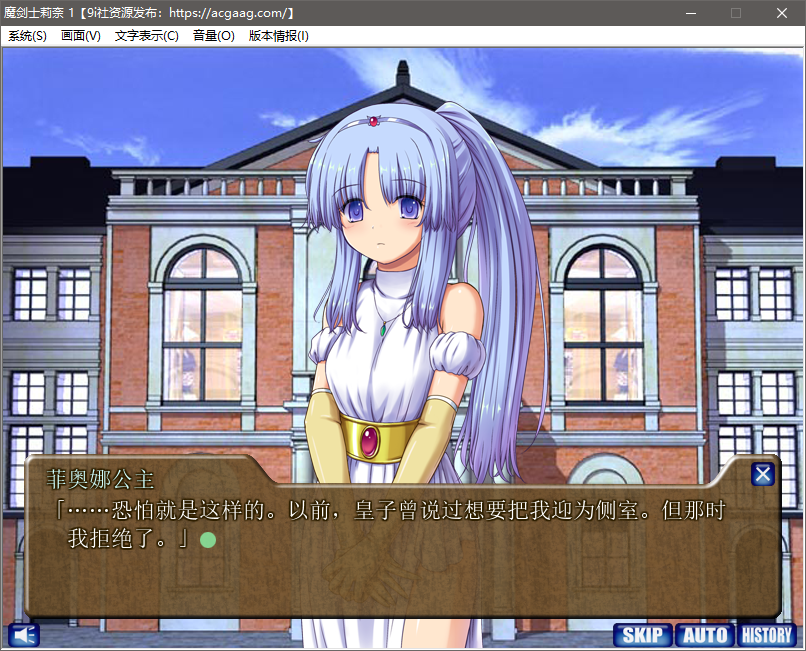Click the speaker voice replay icon
Viewport: 806px width, 651px height.
tap(24, 635)
